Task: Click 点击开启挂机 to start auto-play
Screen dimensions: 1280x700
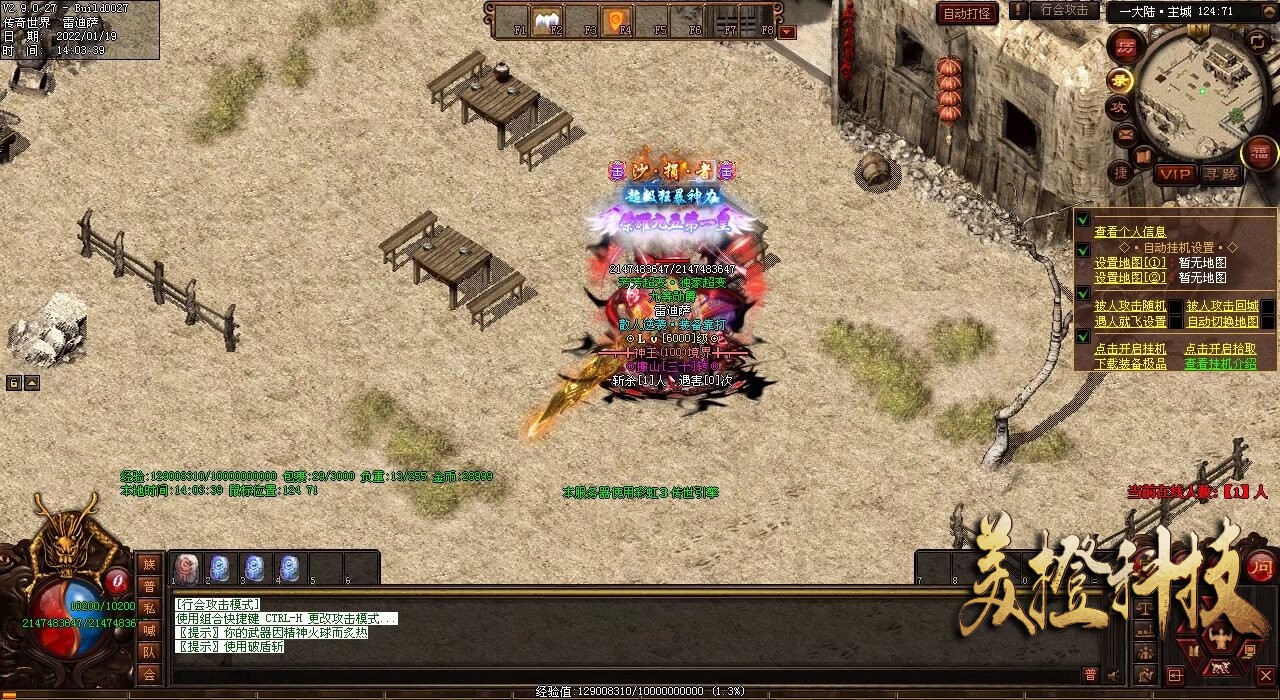Action: 1130,349
